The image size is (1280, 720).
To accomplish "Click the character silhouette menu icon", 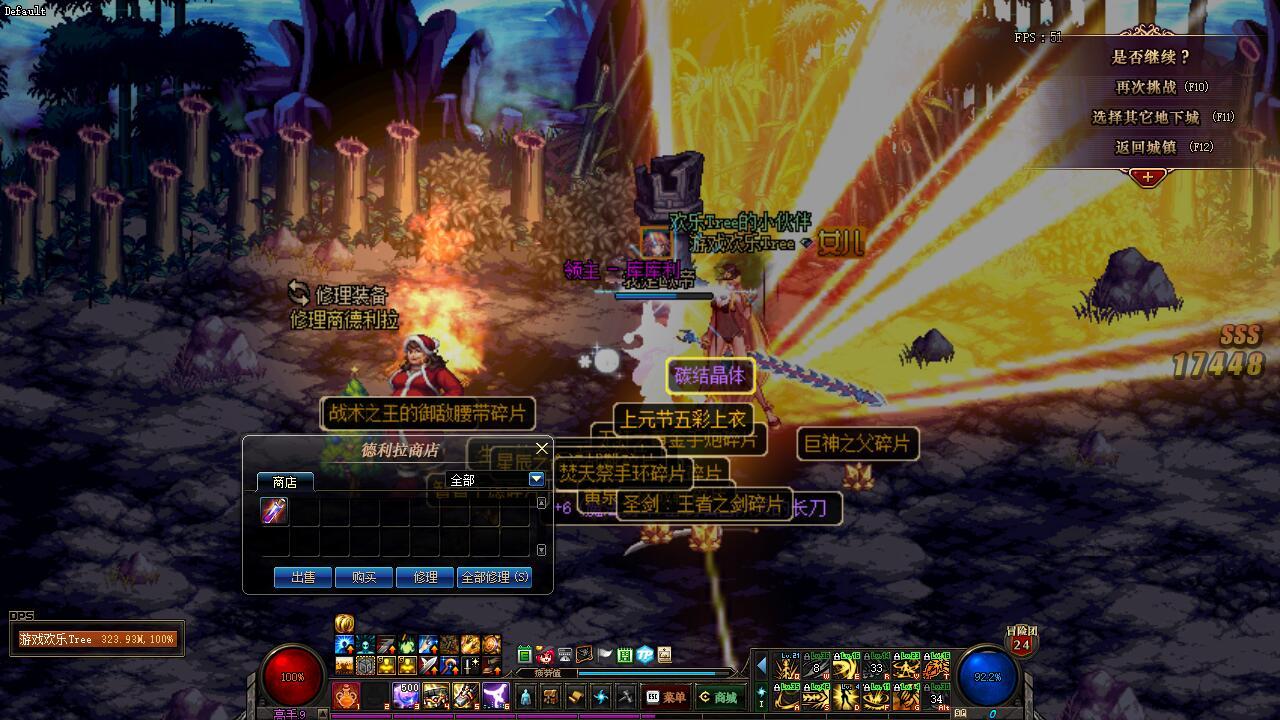I will tap(526, 697).
